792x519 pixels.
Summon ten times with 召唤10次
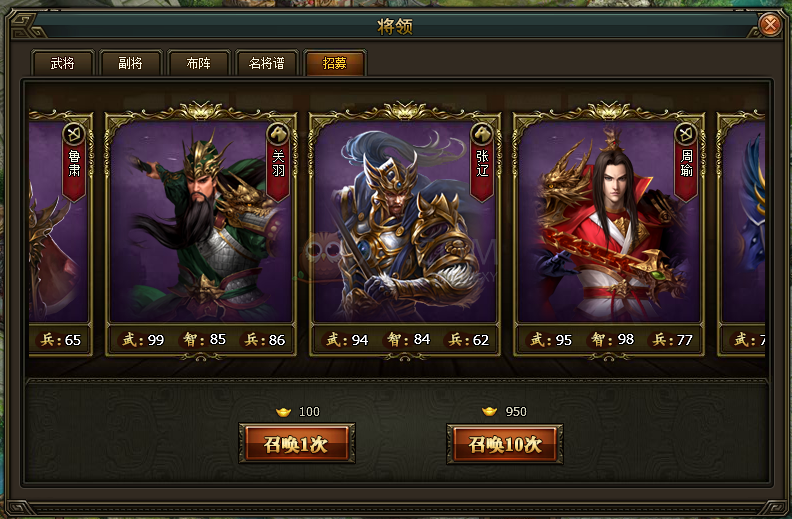[504, 444]
